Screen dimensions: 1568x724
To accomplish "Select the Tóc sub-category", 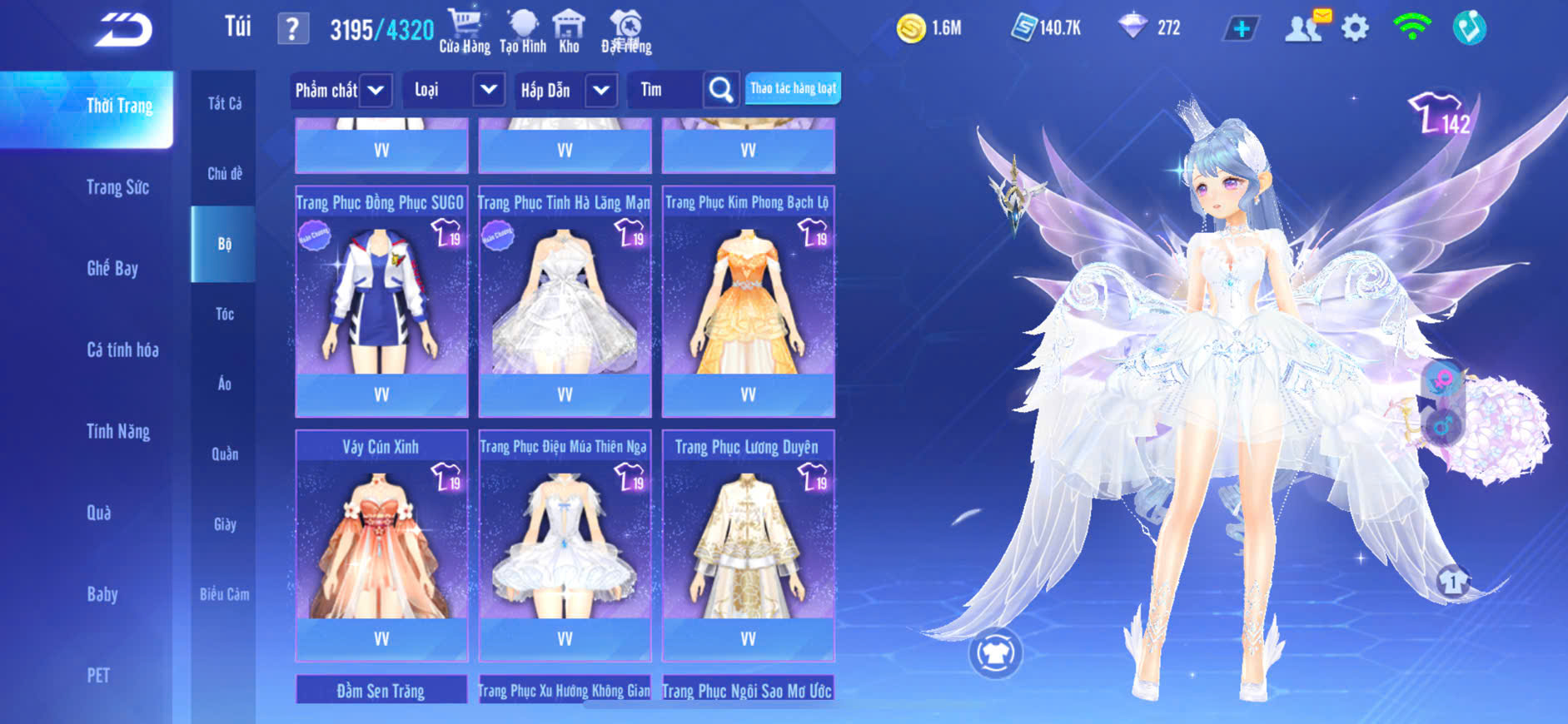I will 224,314.
